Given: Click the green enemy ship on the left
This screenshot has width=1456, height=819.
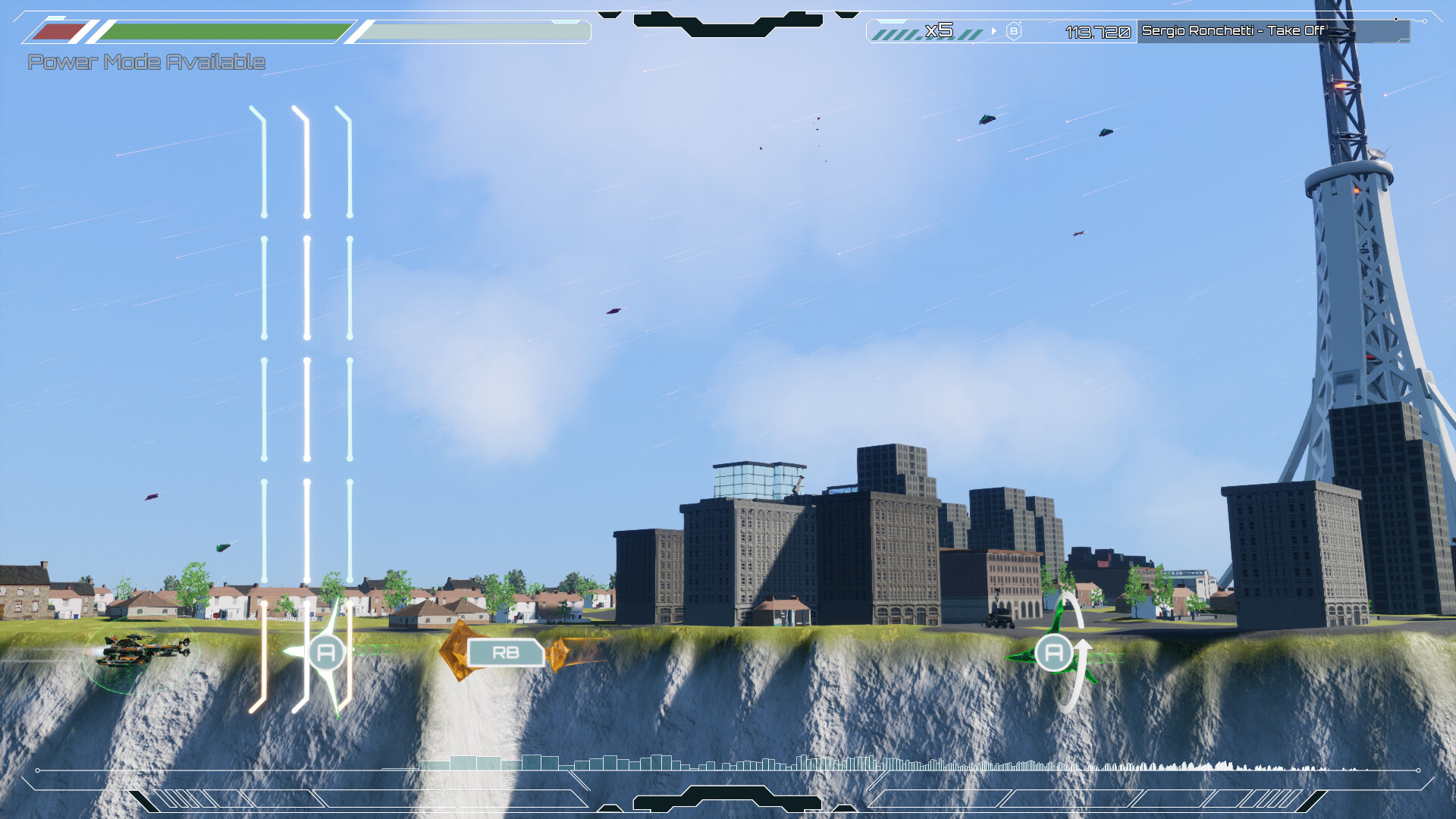Looking at the screenshot, I should pyautogui.click(x=224, y=546).
